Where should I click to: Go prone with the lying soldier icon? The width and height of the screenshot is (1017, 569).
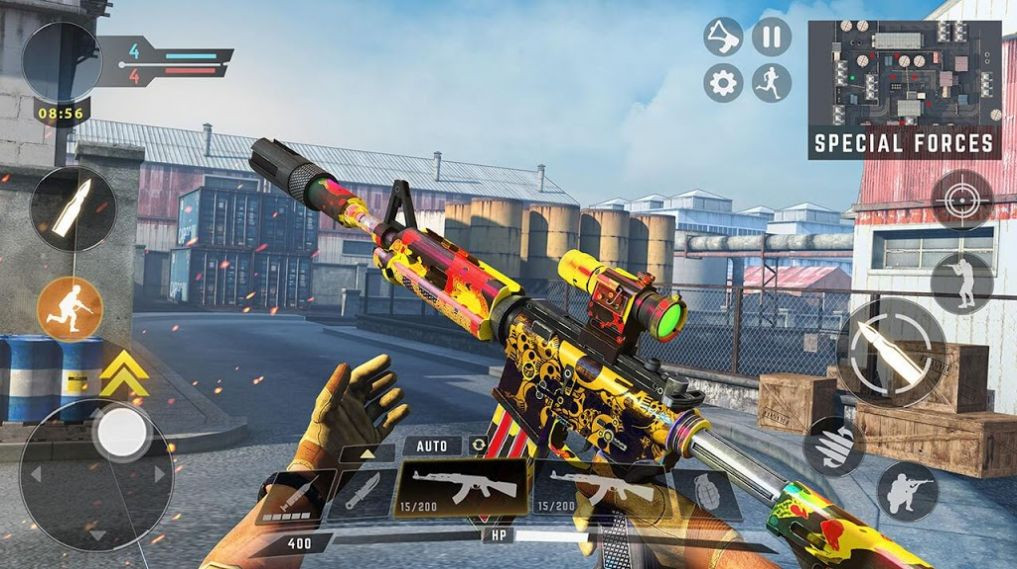907,491
